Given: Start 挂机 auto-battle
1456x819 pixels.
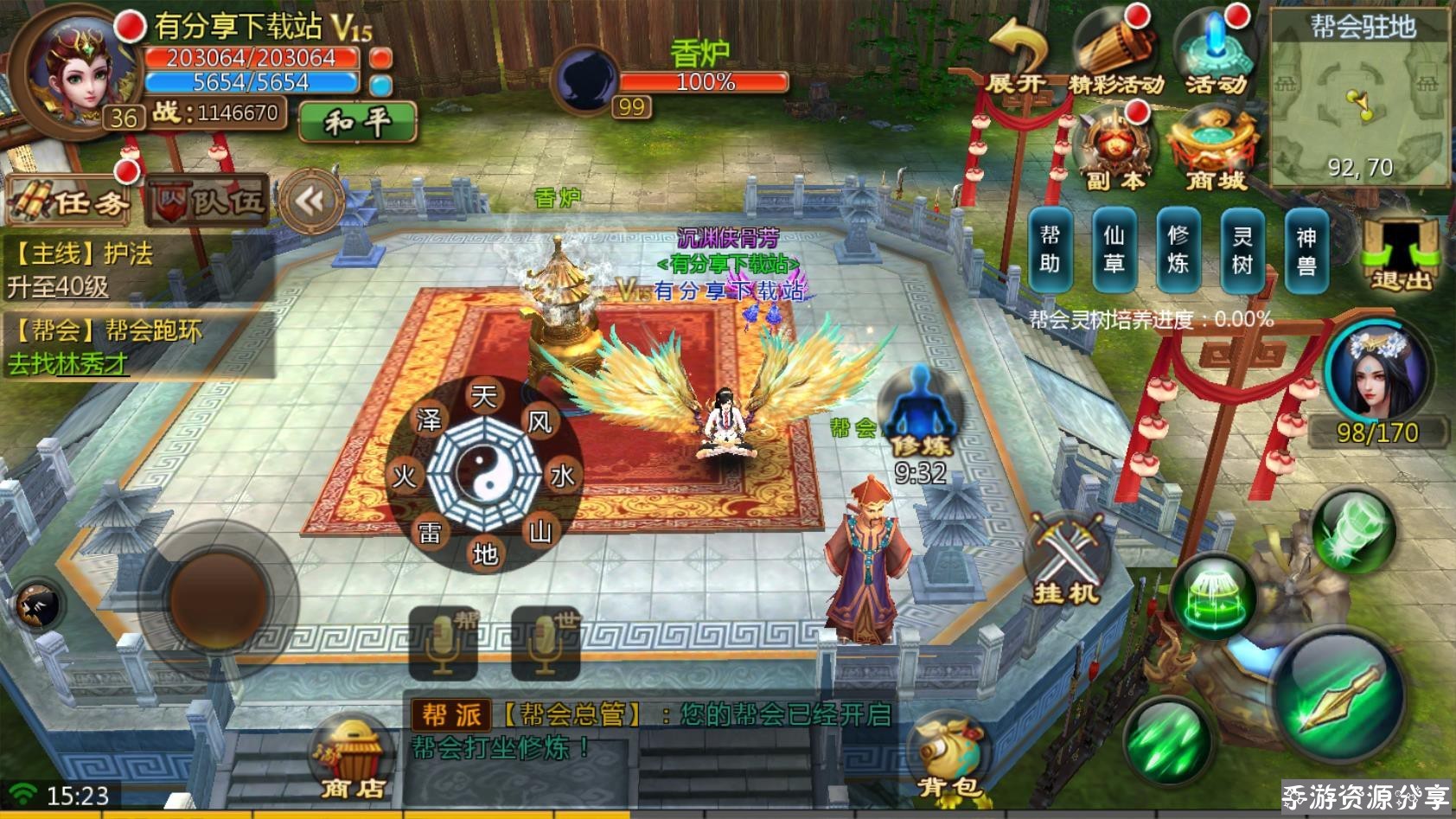Looking at the screenshot, I should click(x=1066, y=560).
